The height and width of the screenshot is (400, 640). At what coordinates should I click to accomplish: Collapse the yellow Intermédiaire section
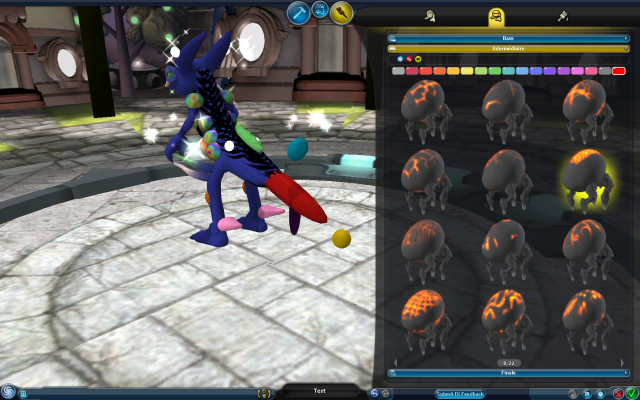click(x=509, y=47)
